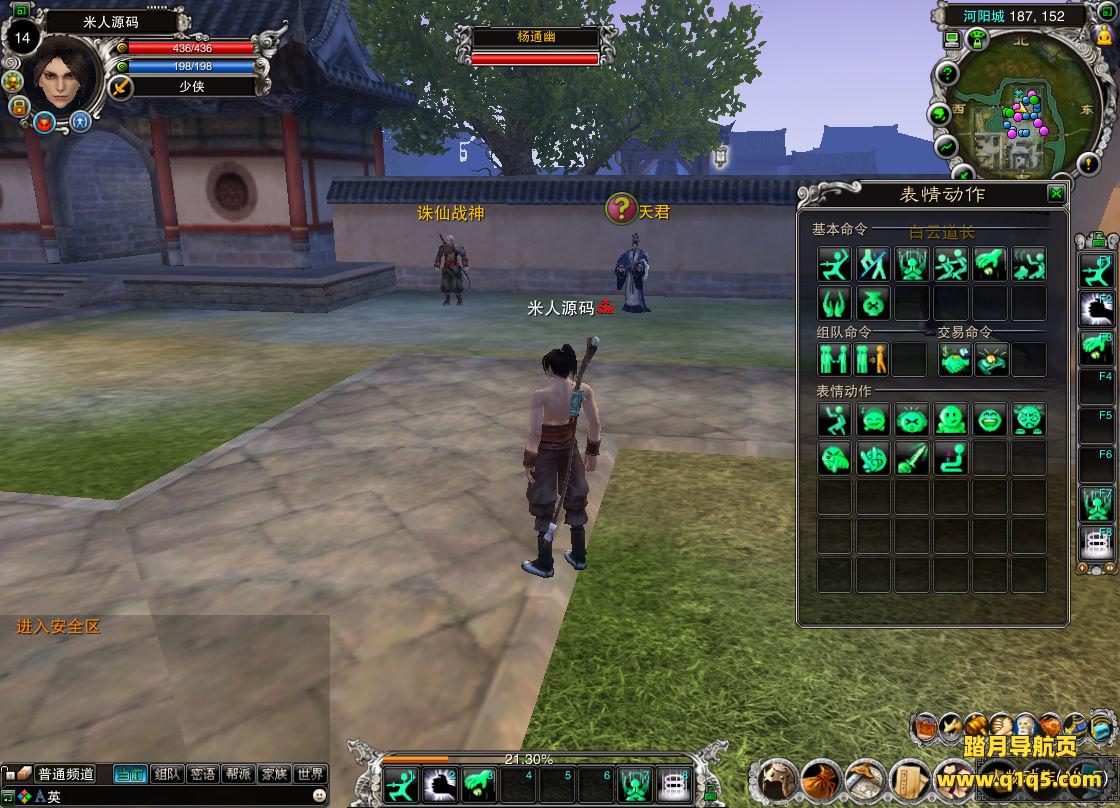
Task: Open the chat smiley emoticon picker
Action: tap(319, 796)
